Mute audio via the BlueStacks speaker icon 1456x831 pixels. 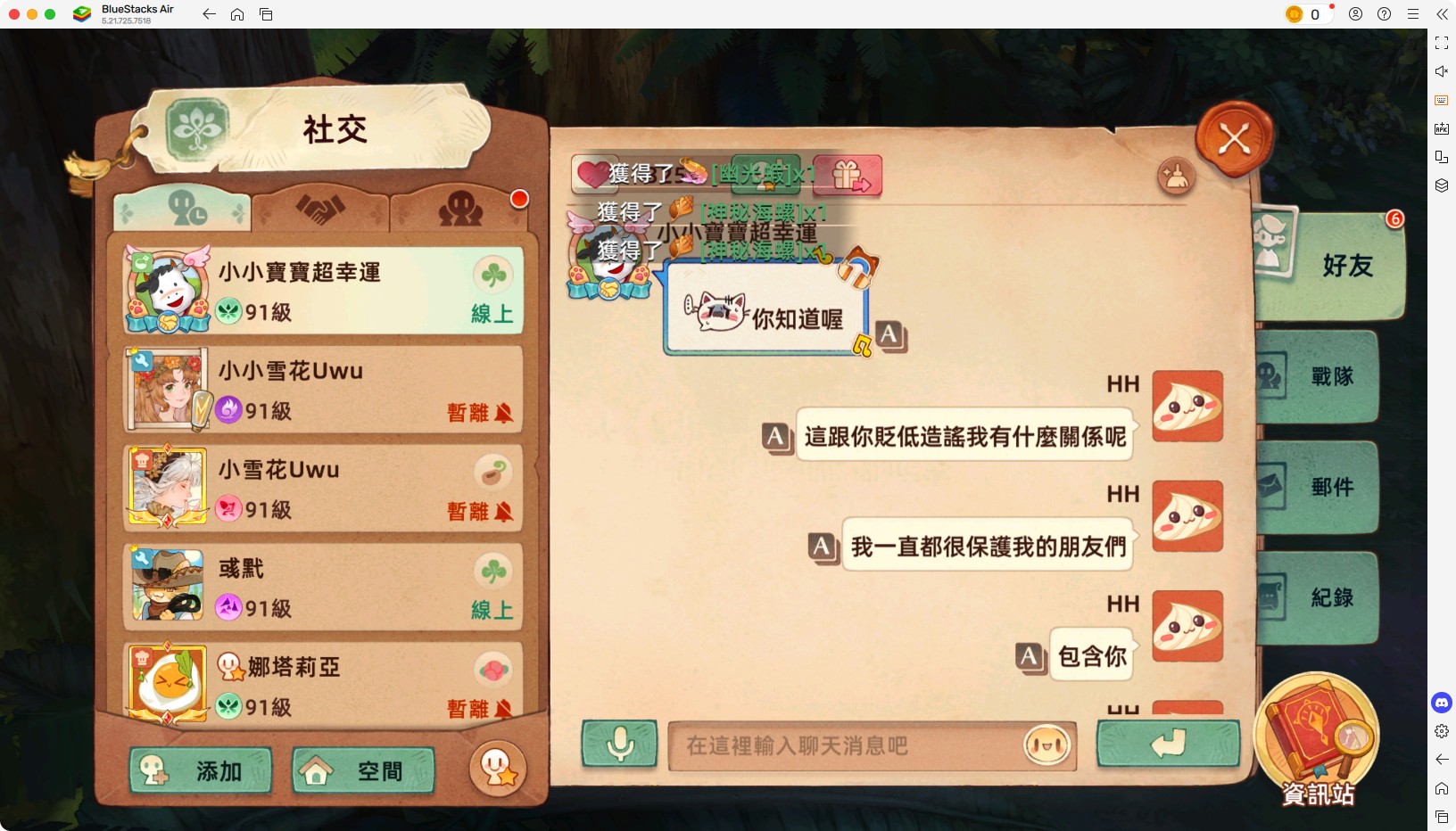[x=1443, y=71]
